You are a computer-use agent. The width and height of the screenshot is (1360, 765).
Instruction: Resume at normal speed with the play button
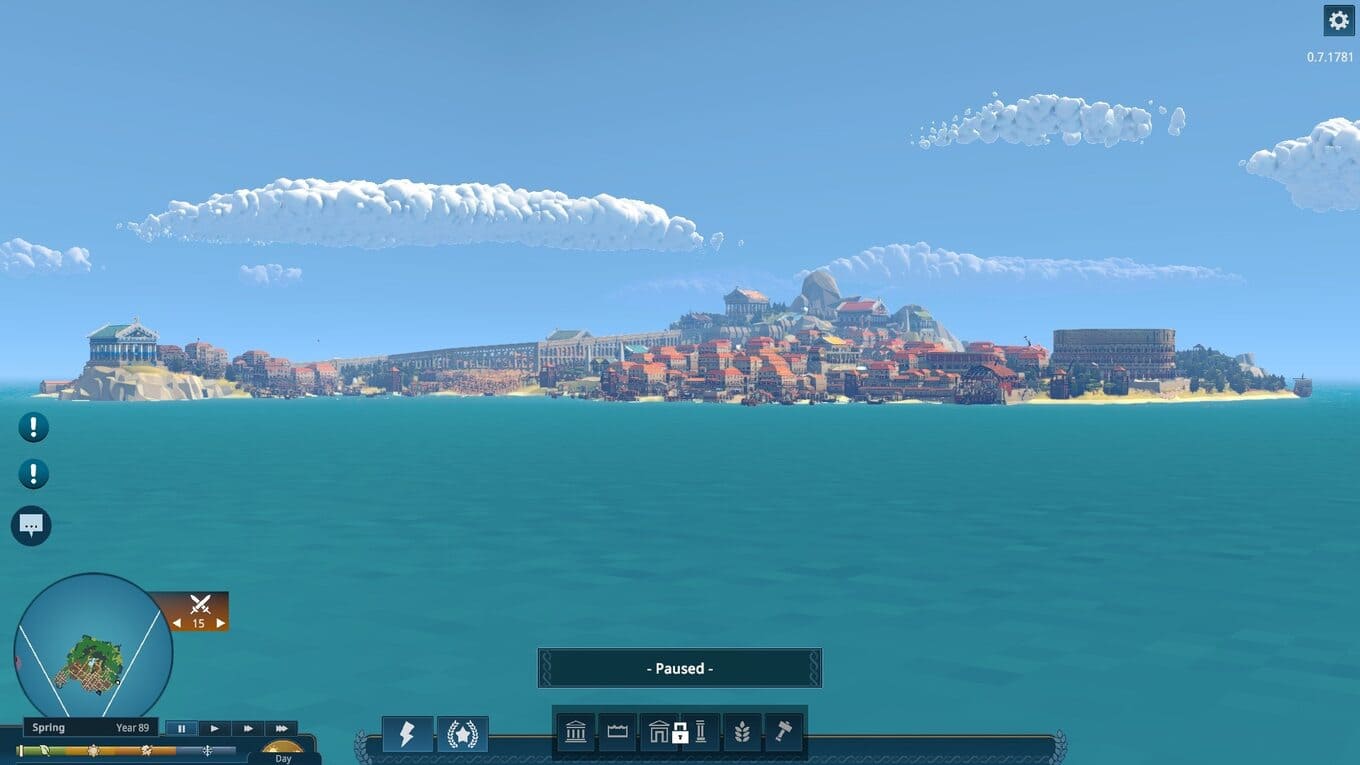click(x=214, y=728)
